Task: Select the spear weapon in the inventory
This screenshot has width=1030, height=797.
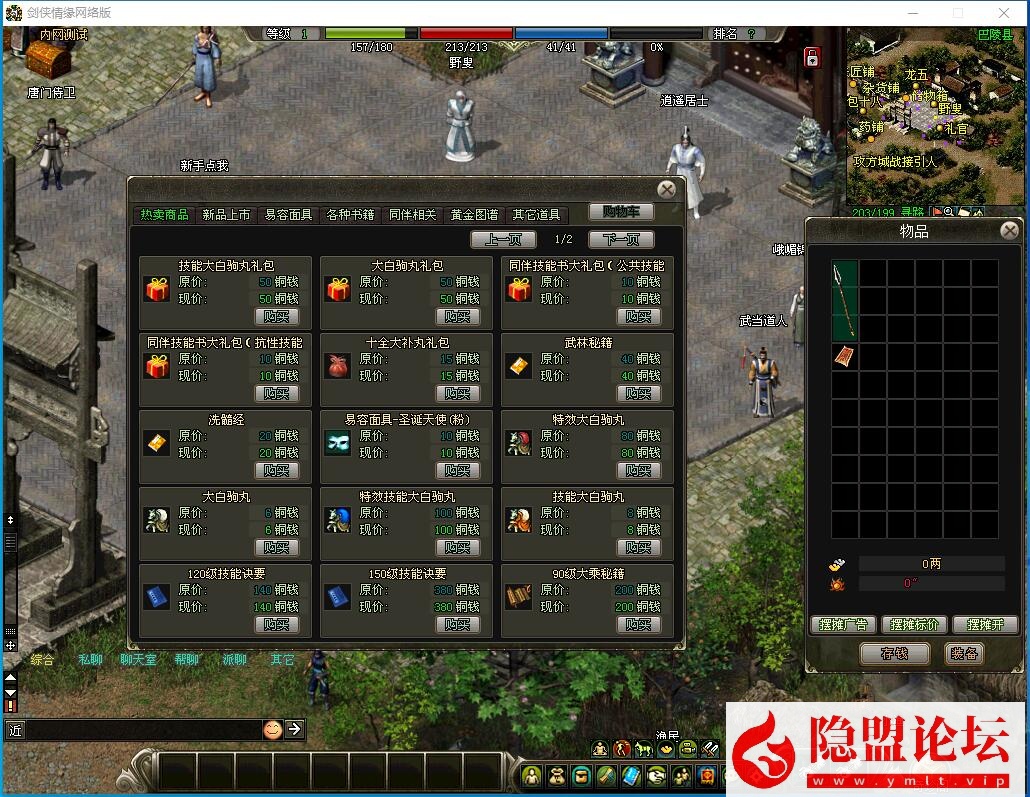Action: [844, 300]
